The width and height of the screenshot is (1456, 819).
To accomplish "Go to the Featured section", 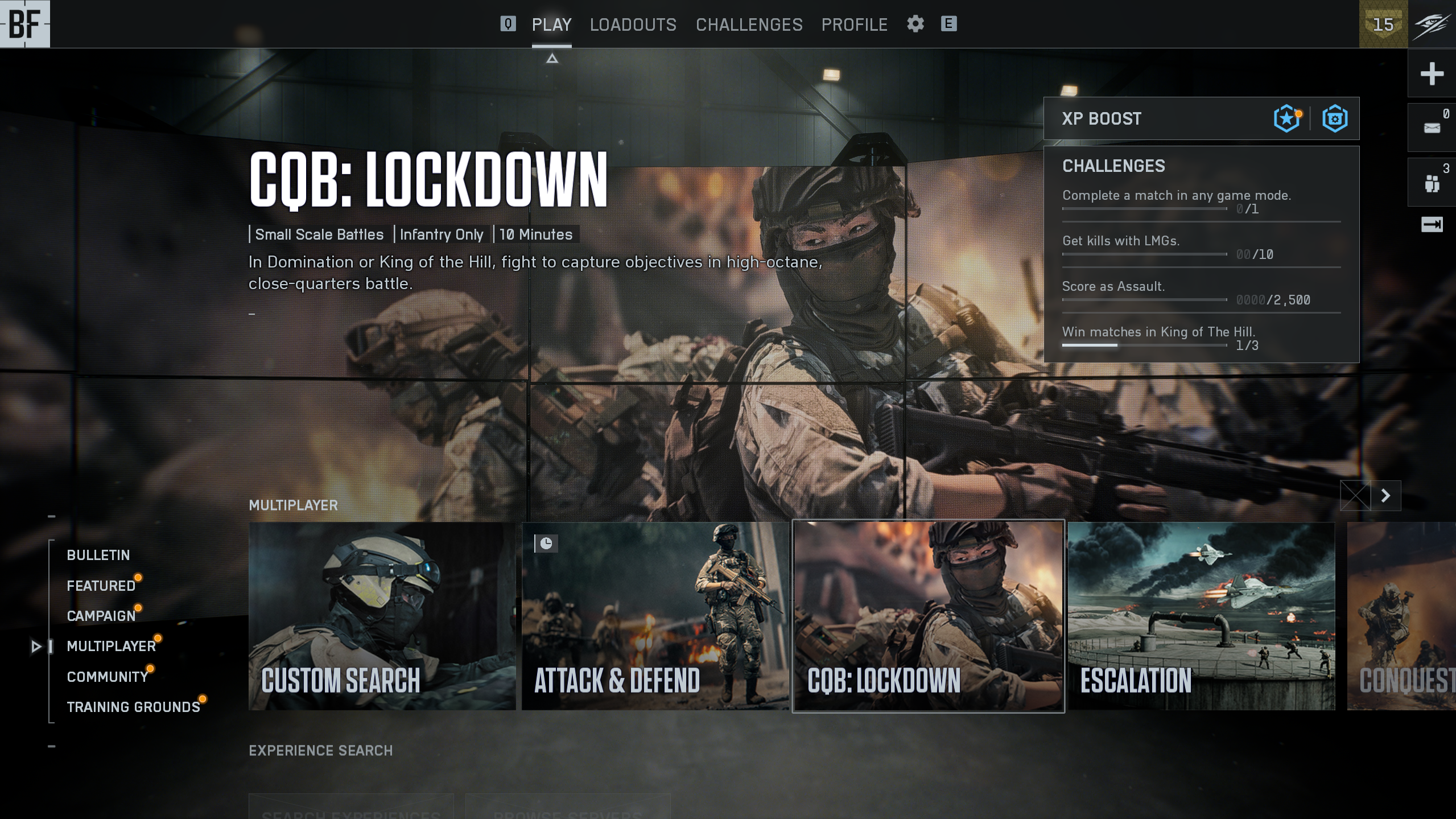I will 101,586.
